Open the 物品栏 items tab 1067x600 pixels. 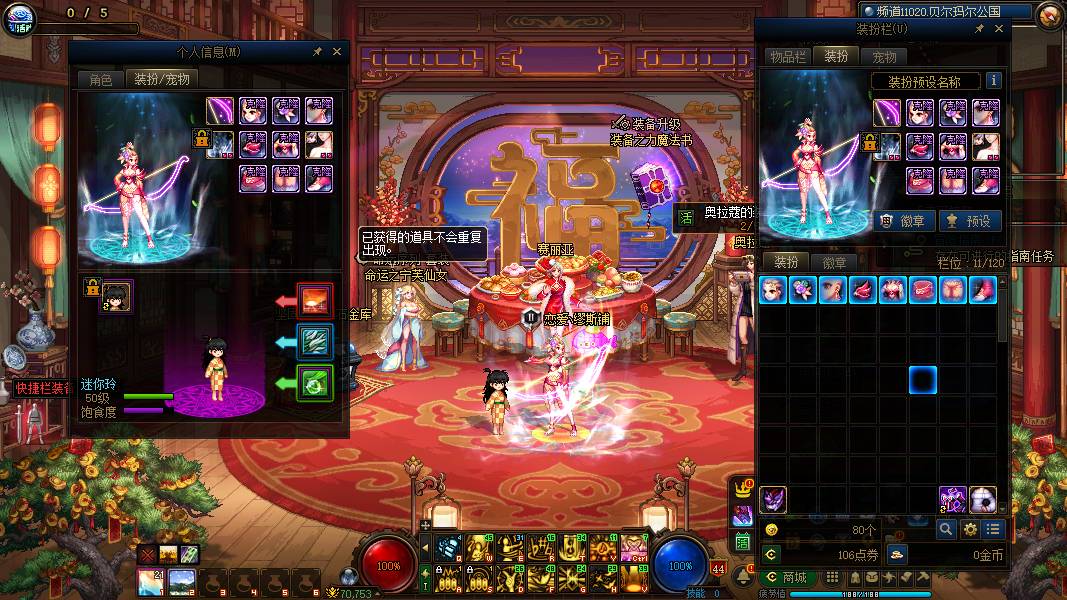[787, 57]
